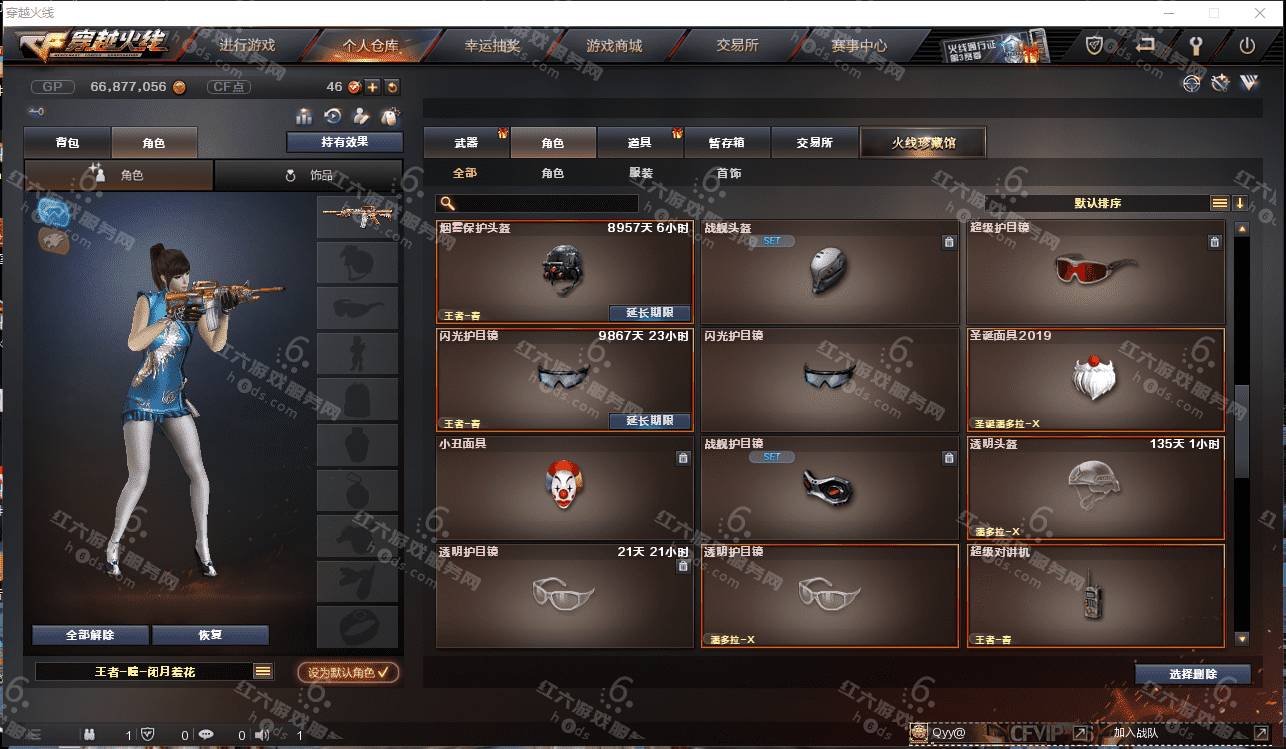This screenshot has width=1286, height=749.
Task: Visit the 赛事中心 page
Action: tap(858, 46)
